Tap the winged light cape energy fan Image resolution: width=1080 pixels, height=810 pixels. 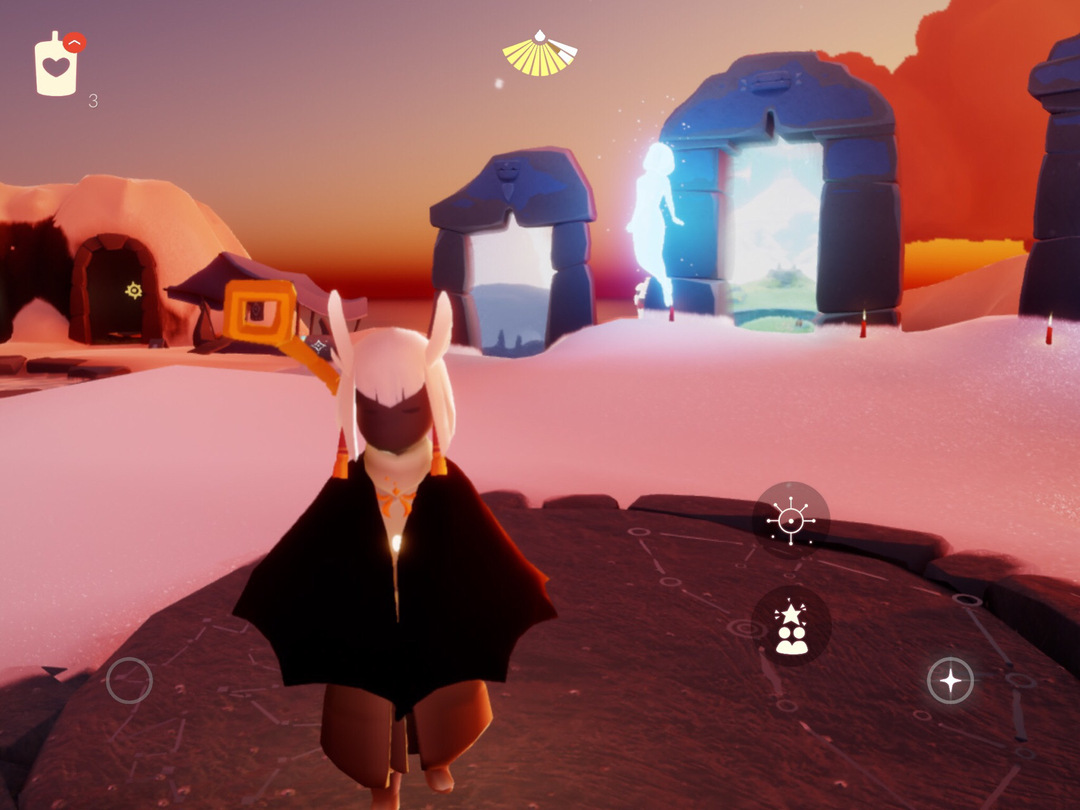540,54
